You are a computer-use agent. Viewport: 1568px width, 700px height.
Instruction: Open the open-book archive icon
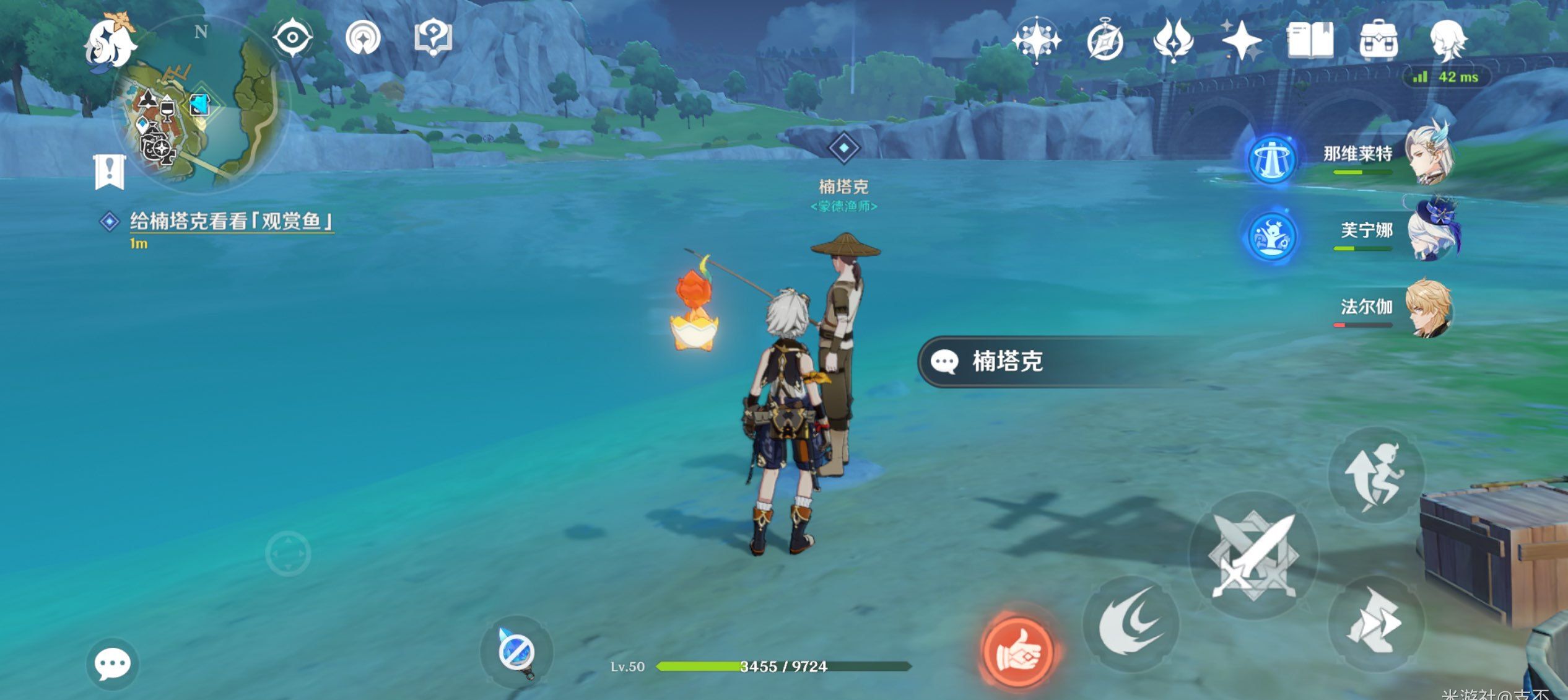click(1310, 41)
